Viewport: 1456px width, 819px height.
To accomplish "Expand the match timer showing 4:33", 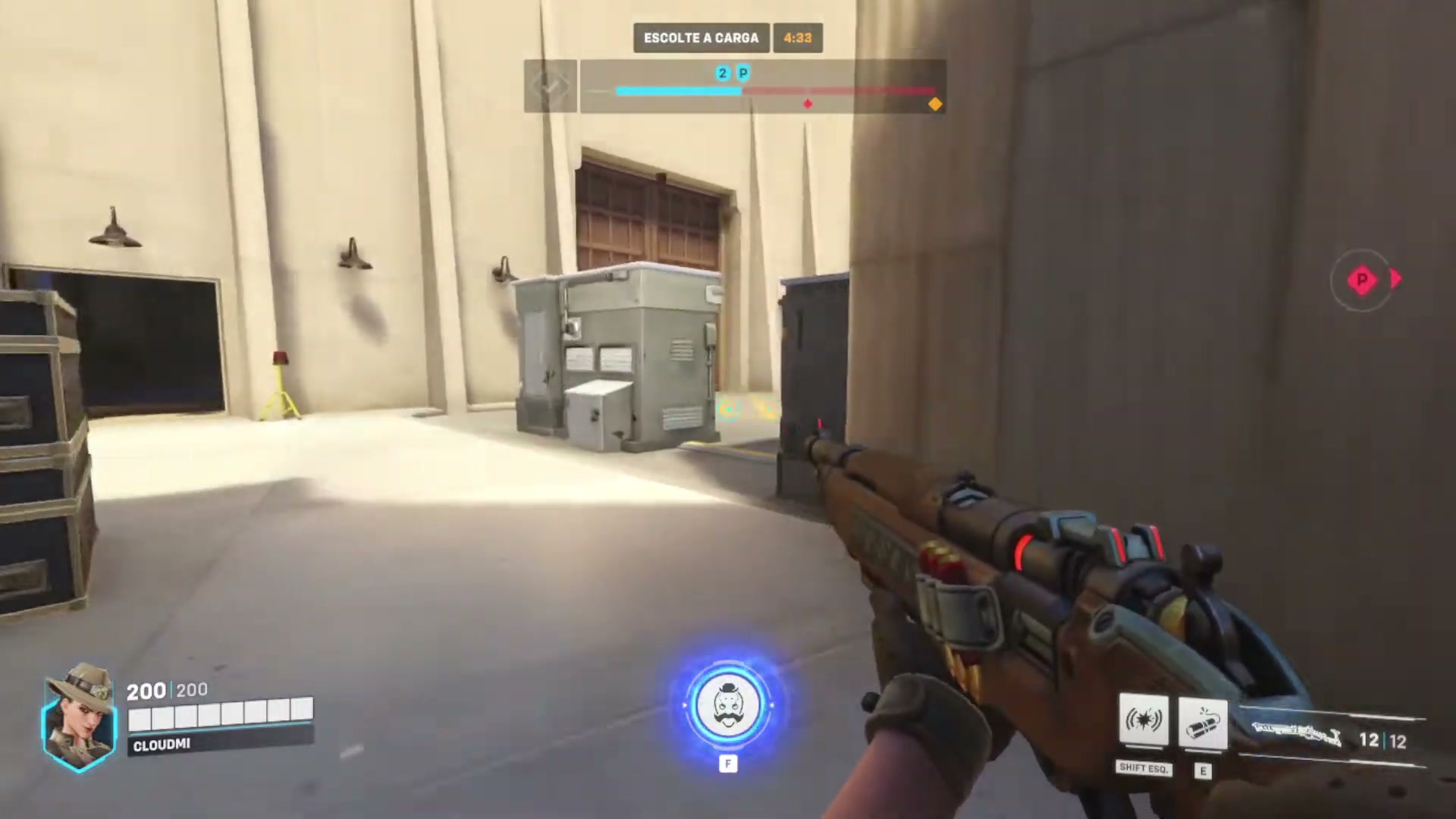I will click(x=797, y=37).
